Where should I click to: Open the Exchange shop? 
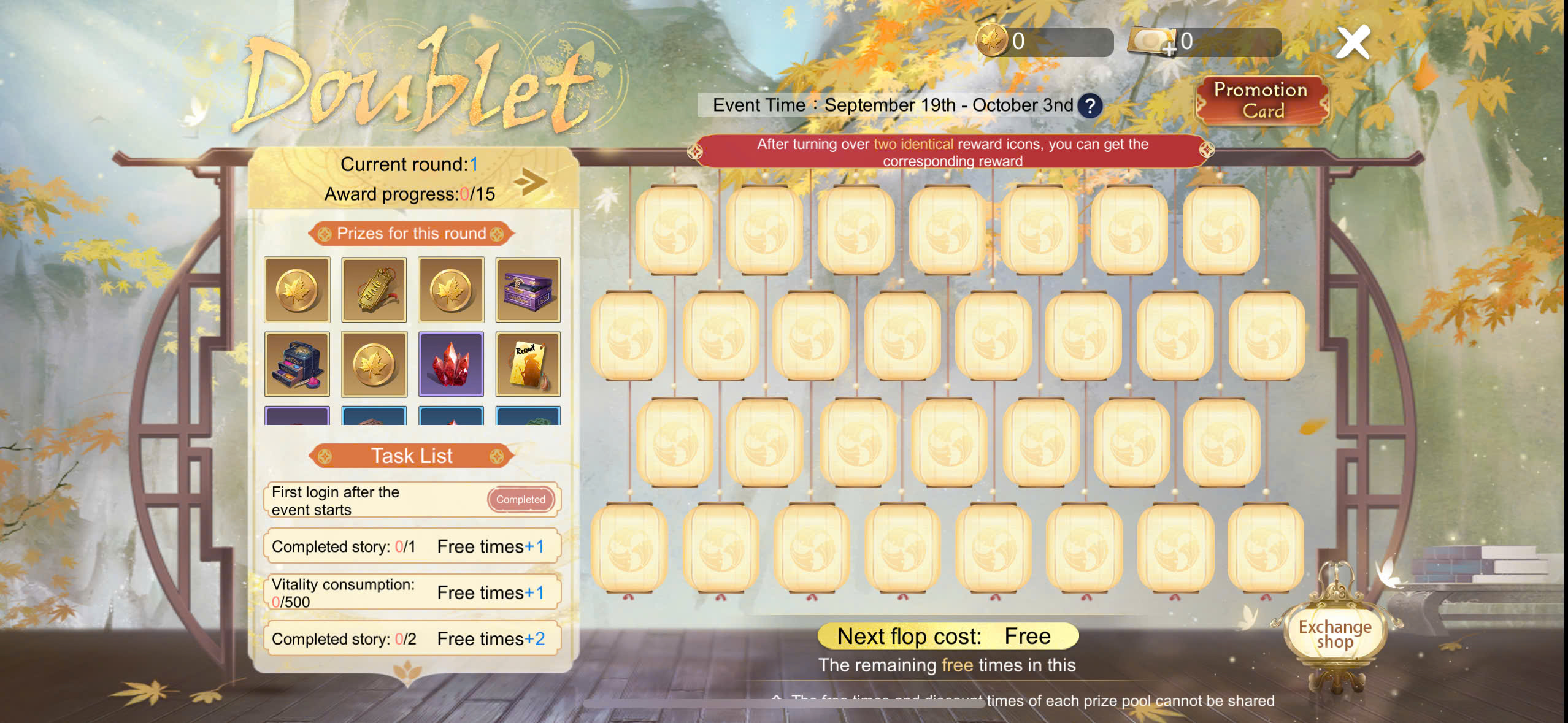[x=1334, y=633]
